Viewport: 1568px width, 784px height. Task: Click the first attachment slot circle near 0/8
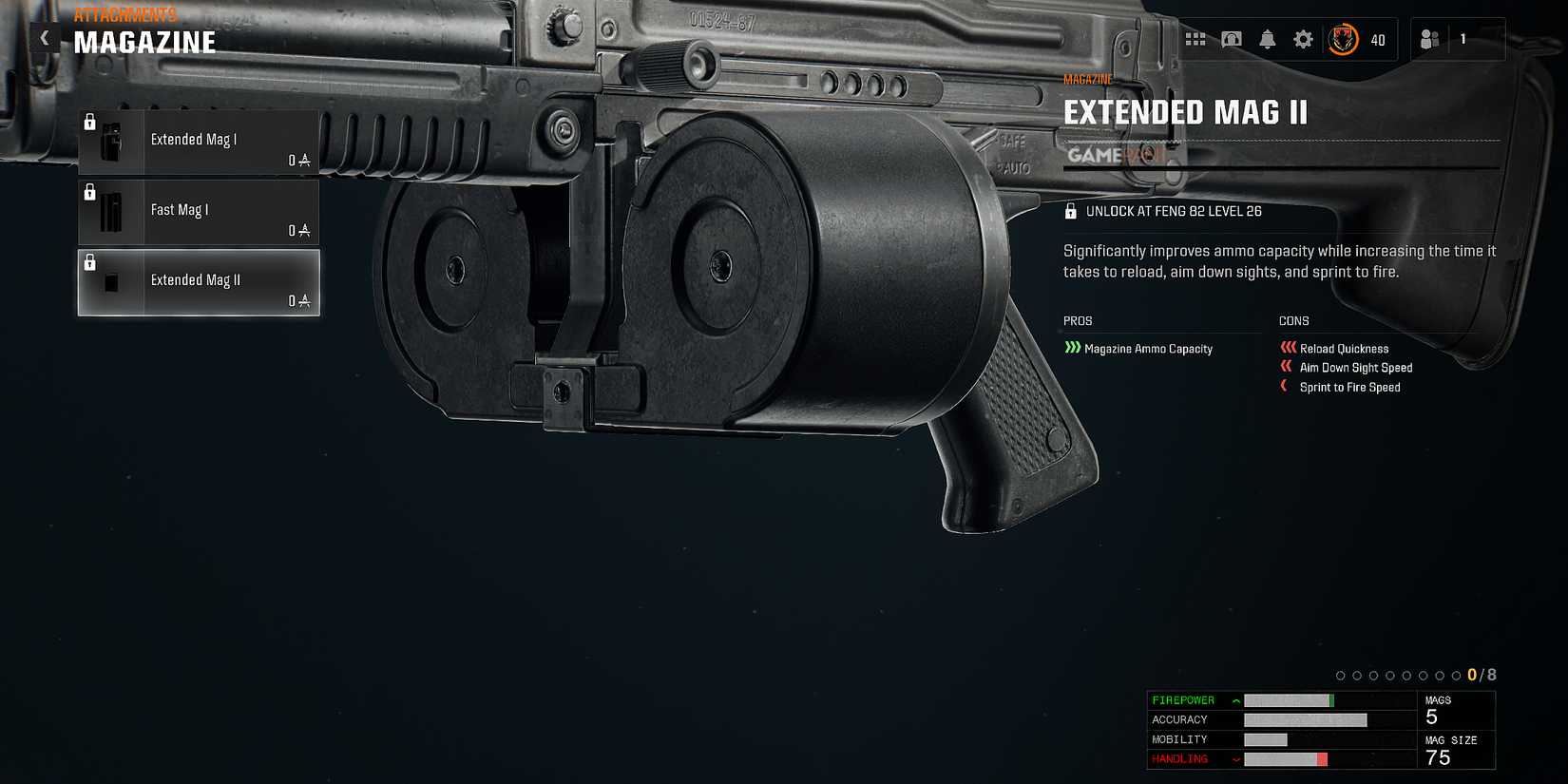click(1340, 675)
